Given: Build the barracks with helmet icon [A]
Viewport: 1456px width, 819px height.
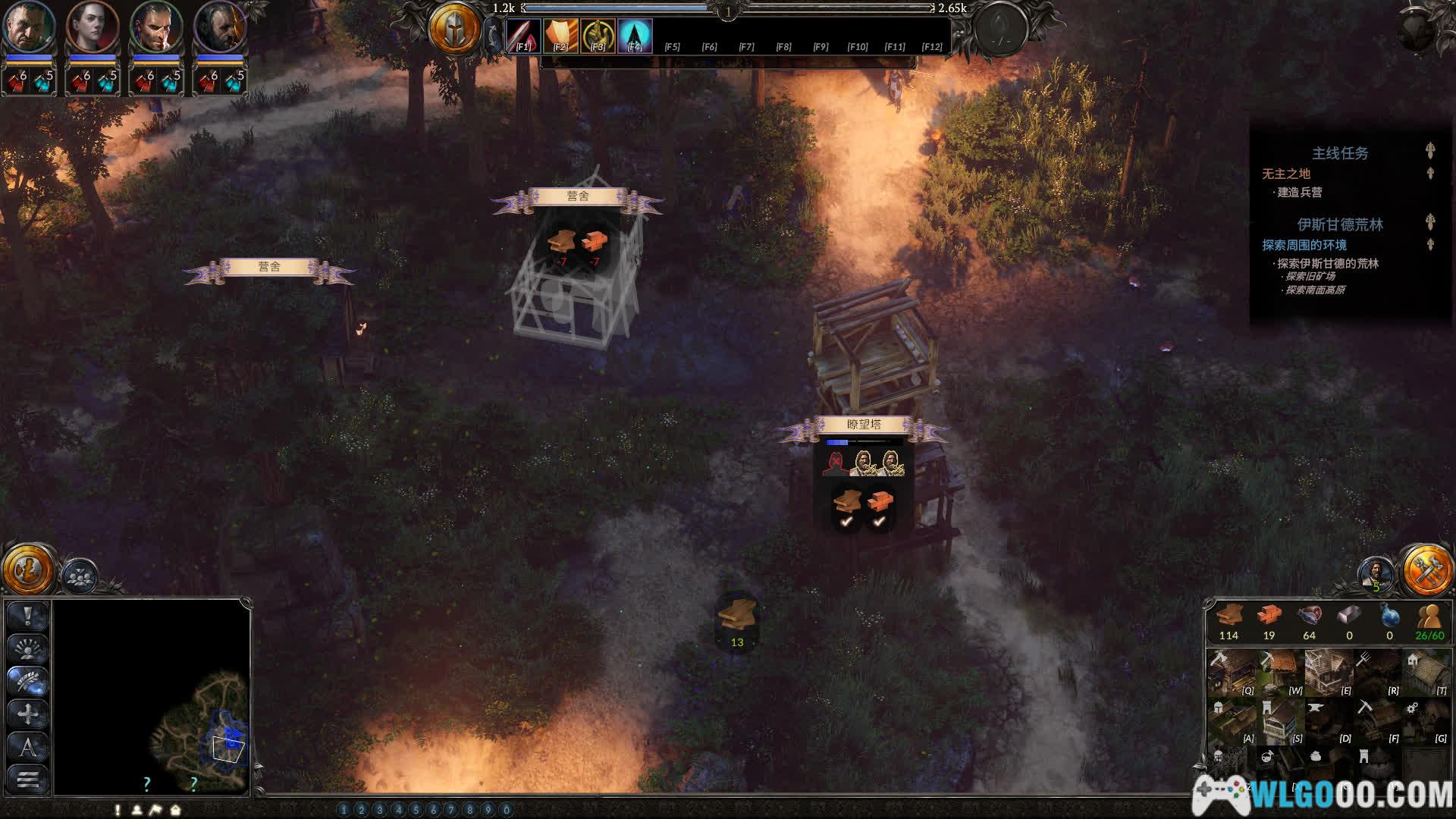Looking at the screenshot, I should [x=1231, y=720].
